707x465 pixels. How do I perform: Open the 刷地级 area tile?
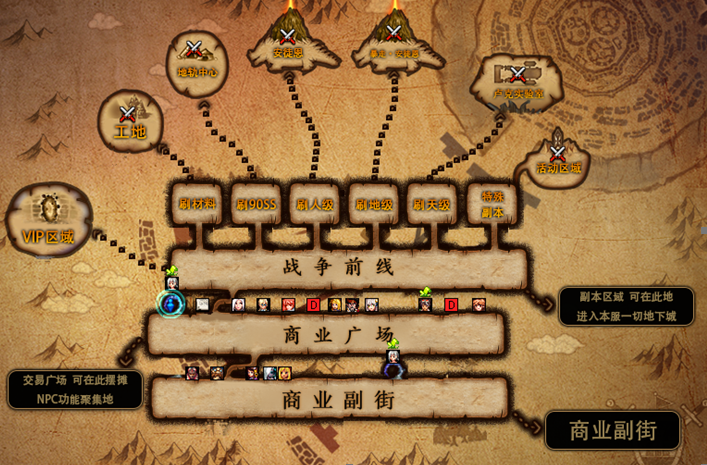click(374, 204)
